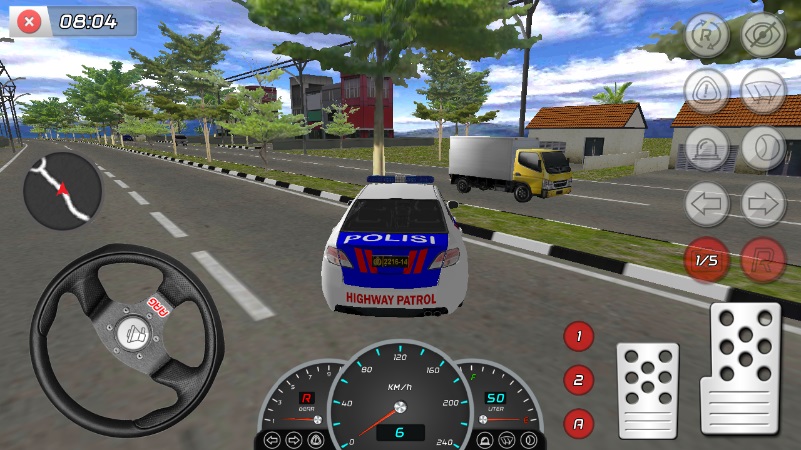Activate the windshield wipers

[763, 91]
